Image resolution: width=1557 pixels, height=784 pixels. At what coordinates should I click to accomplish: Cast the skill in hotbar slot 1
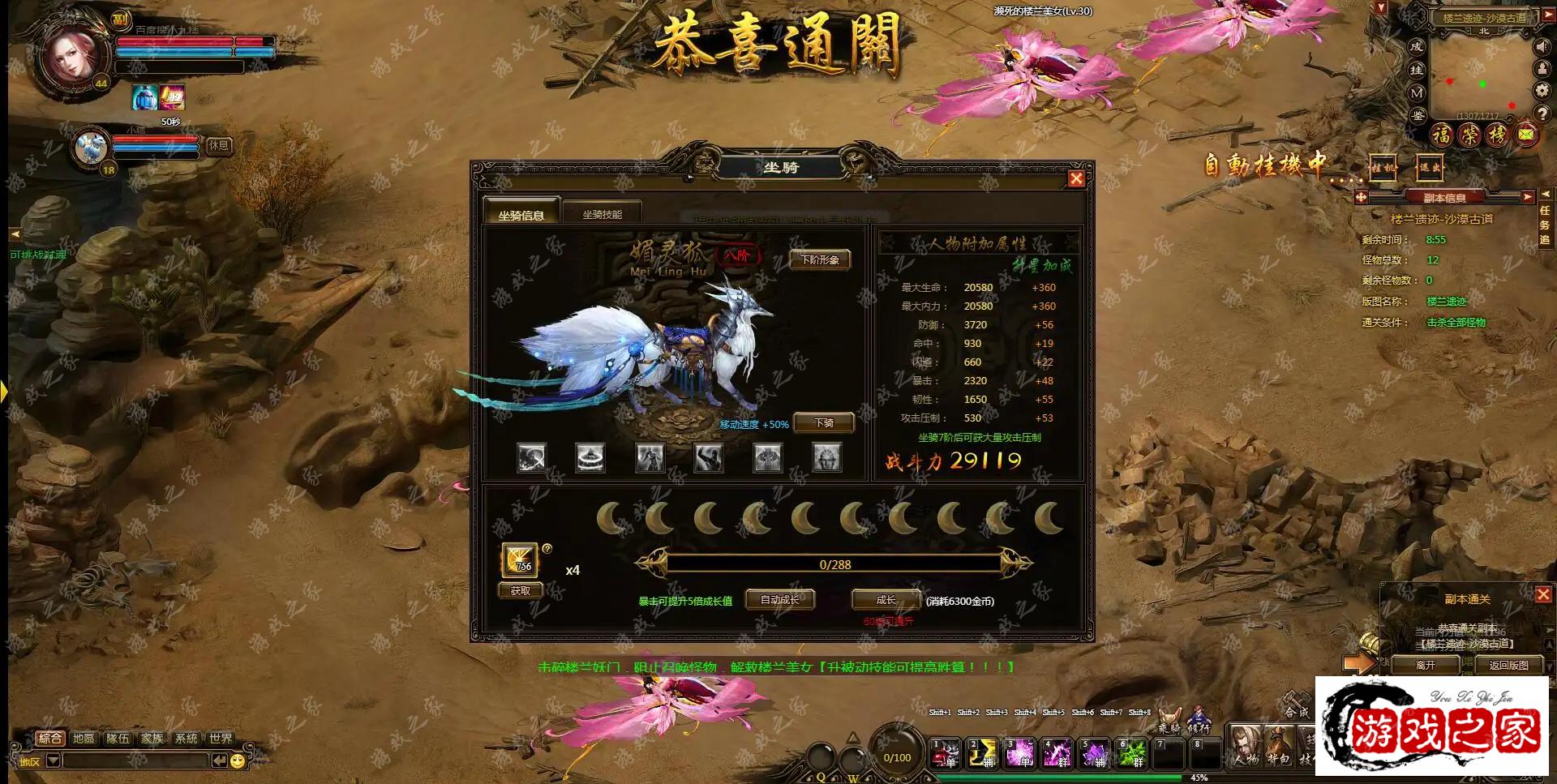(x=945, y=754)
